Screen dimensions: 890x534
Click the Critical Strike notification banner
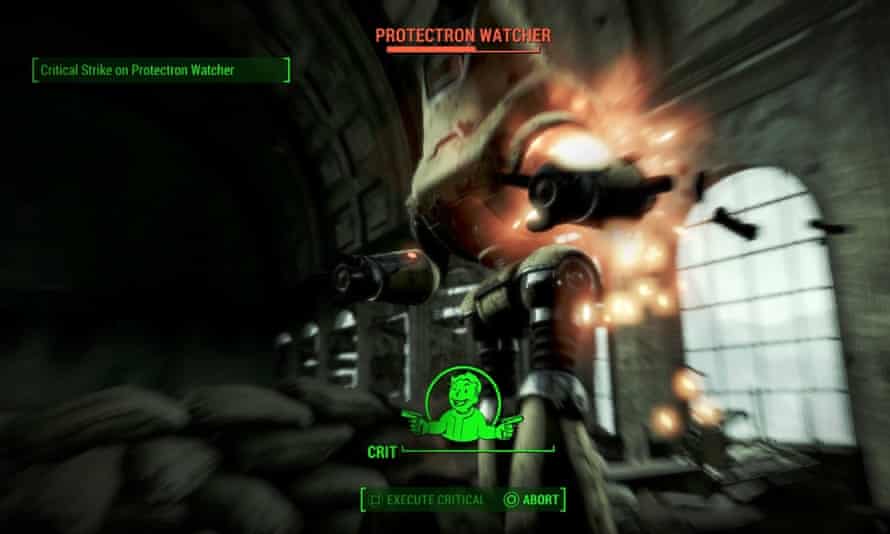pos(160,71)
